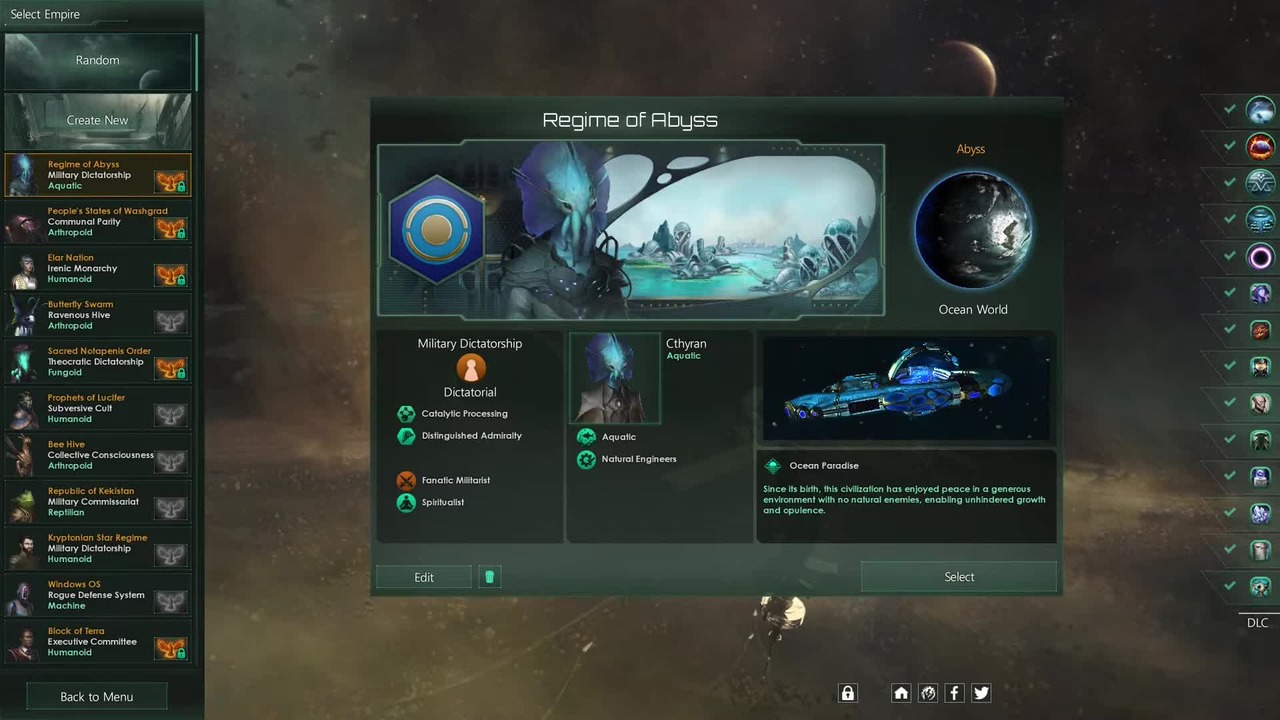Open the Facebook link
The image size is (1280, 720).
coord(954,693)
